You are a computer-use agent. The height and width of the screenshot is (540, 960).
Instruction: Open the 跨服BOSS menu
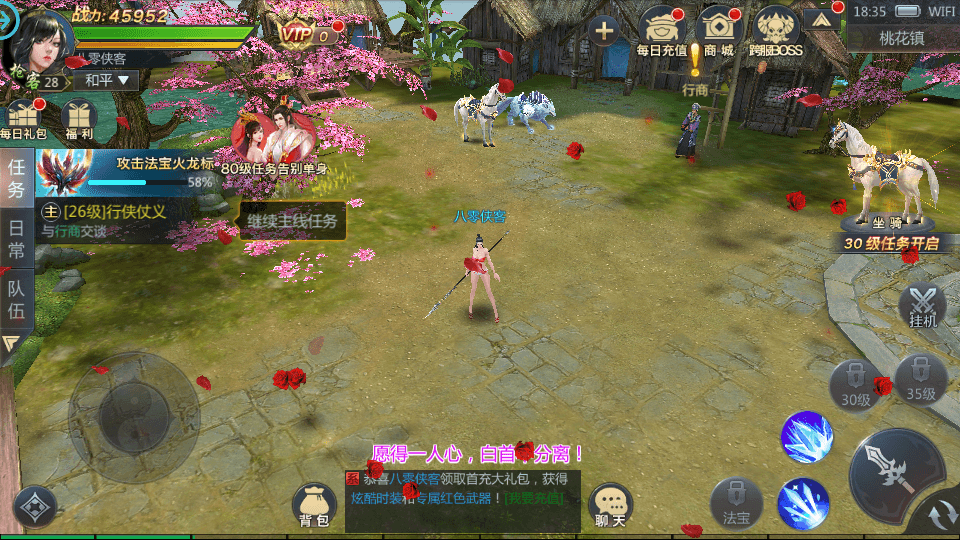point(776,30)
